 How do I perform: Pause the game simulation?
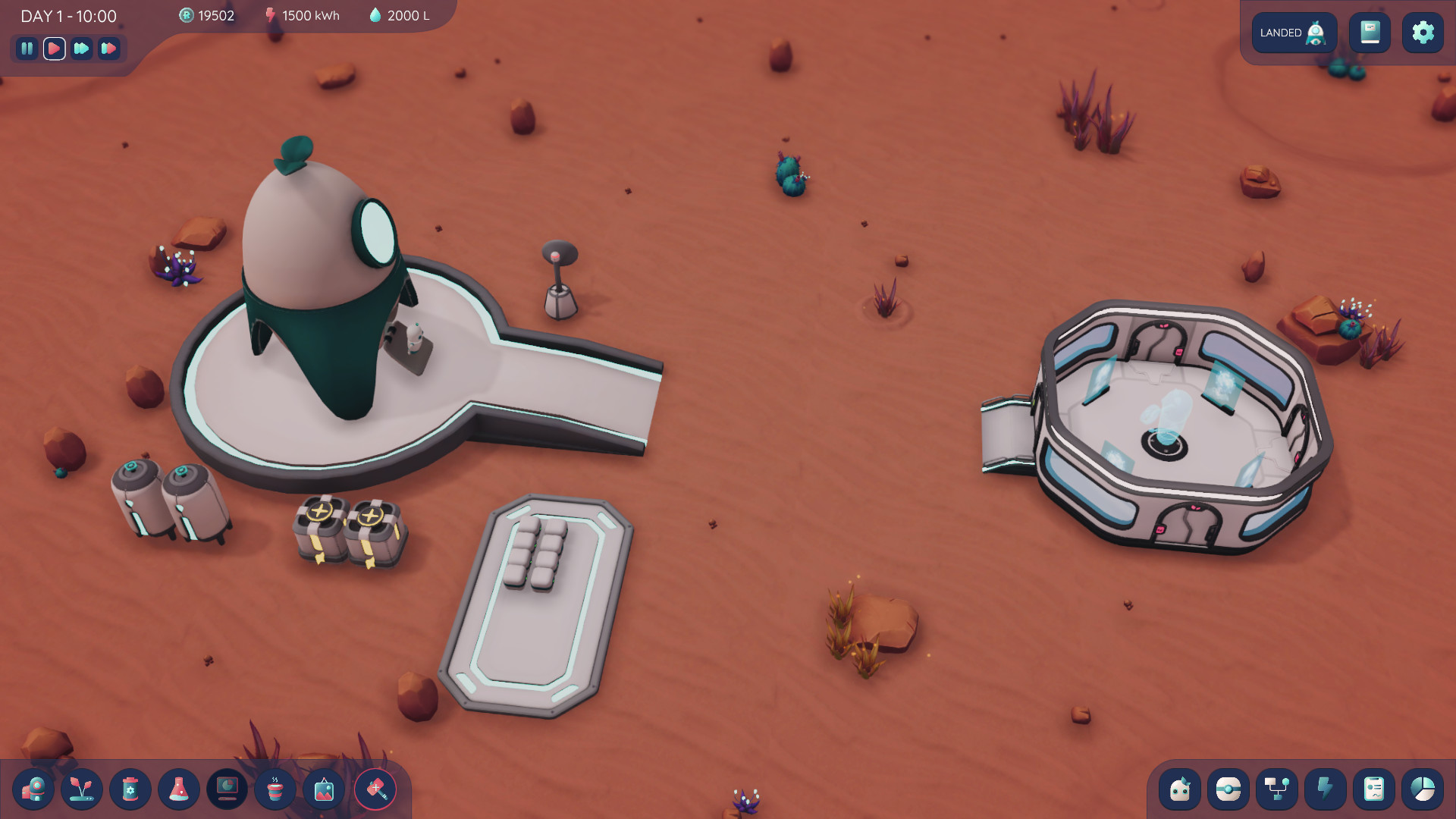tap(27, 49)
